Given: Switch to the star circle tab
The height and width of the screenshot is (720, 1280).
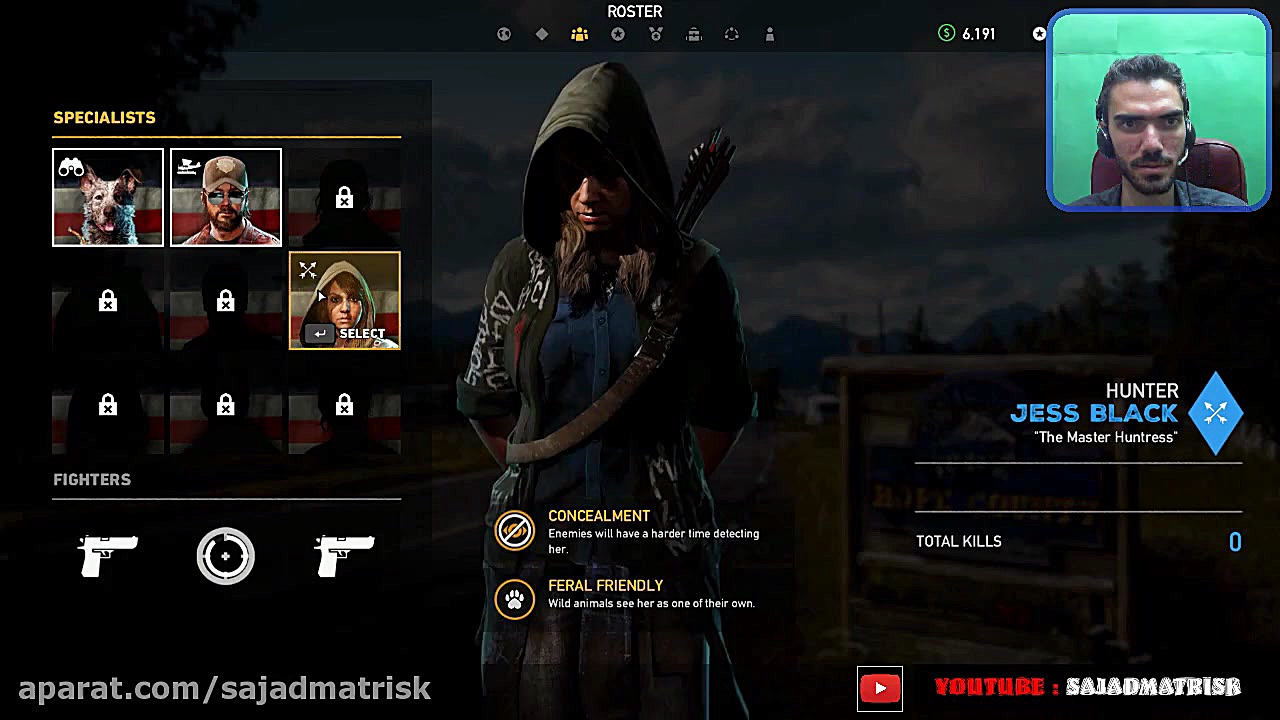Looking at the screenshot, I should [x=618, y=34].
